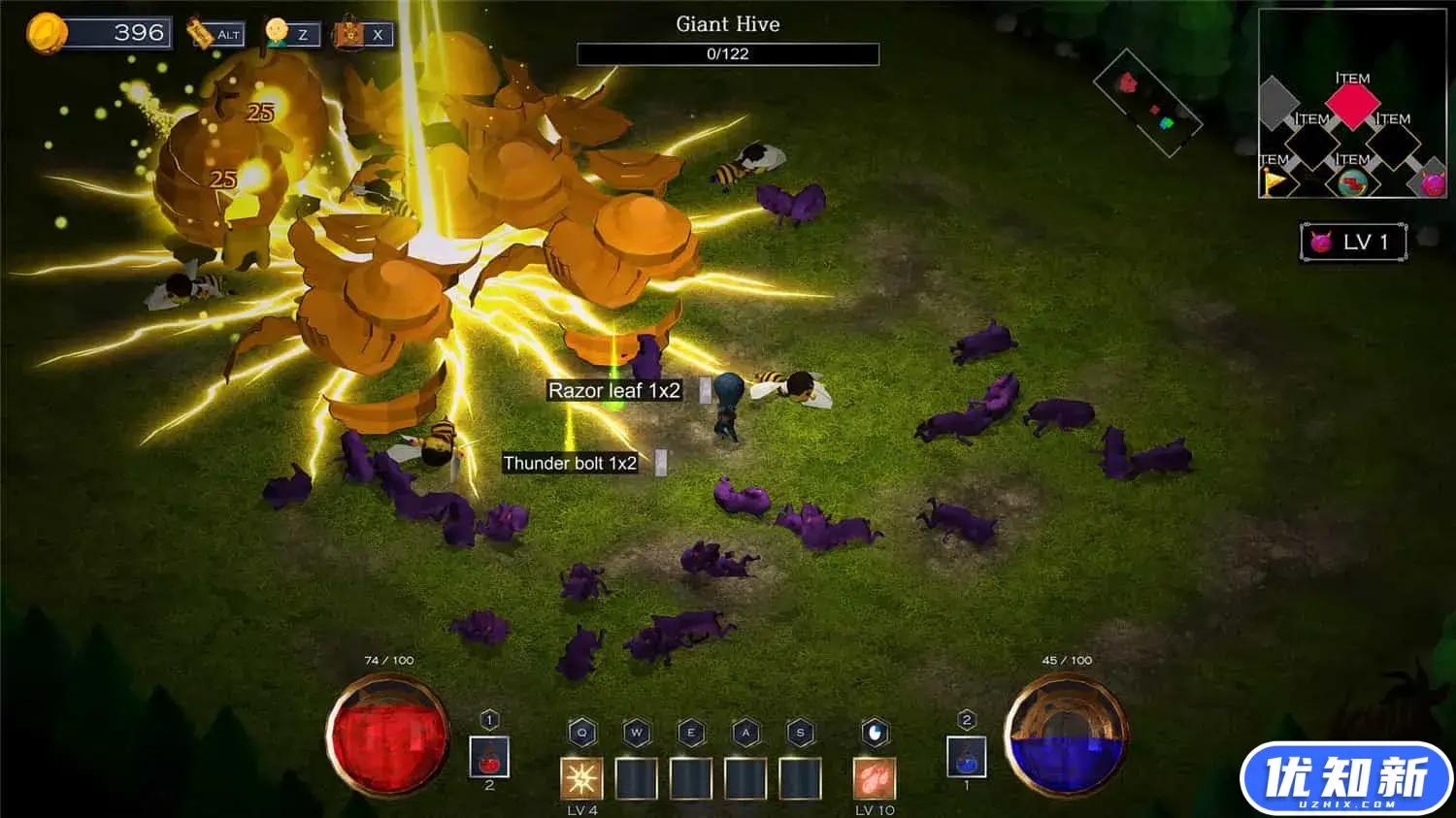Screen dimensions: 1456x818
Task: Pick up Thunder bolt 1x2 item label
Action: click(x=570, y=463)
